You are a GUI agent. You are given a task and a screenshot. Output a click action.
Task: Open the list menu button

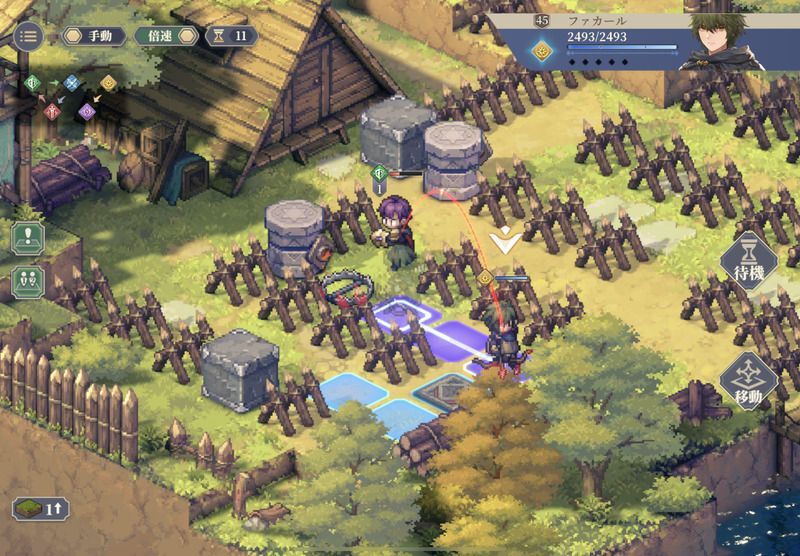point(27,36)
